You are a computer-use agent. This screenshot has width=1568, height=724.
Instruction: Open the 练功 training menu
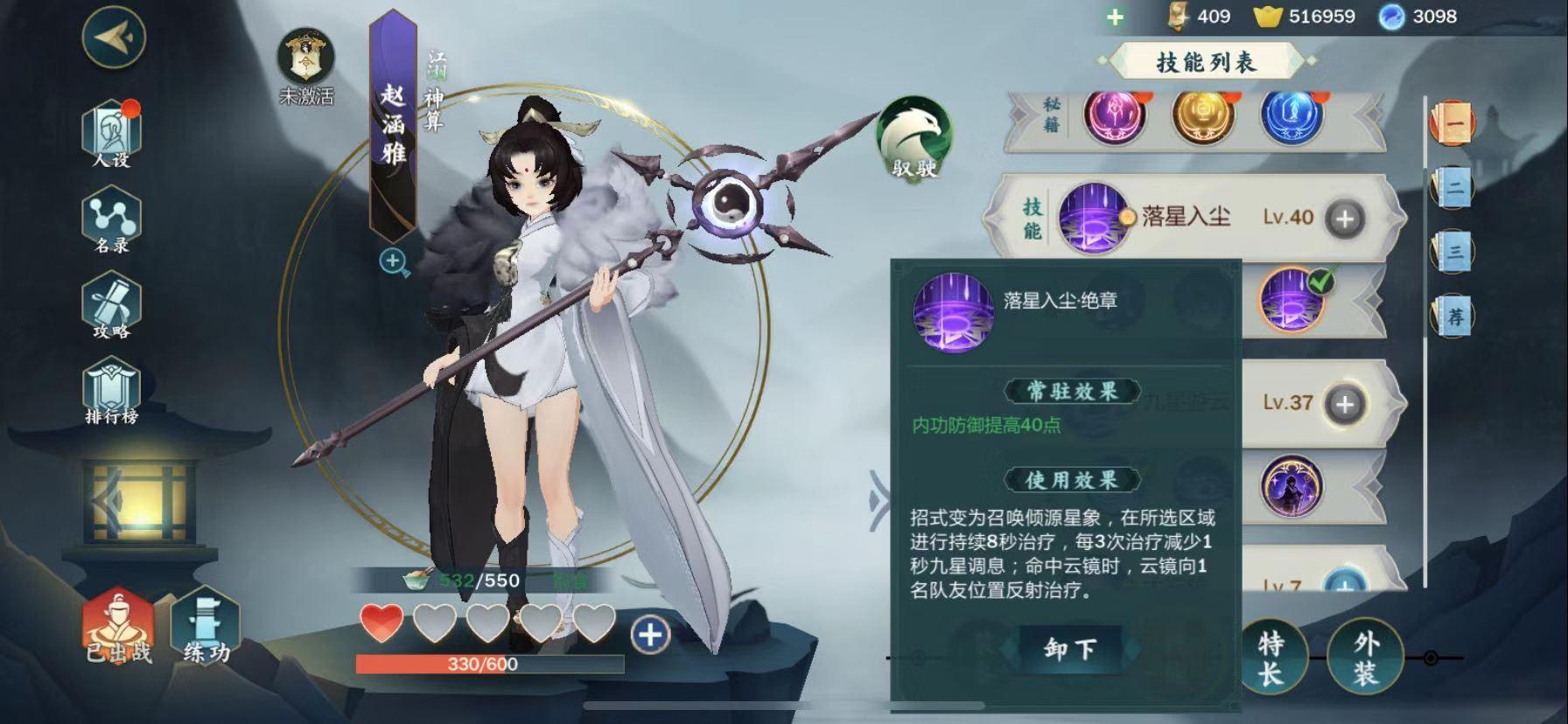point(206,627)
